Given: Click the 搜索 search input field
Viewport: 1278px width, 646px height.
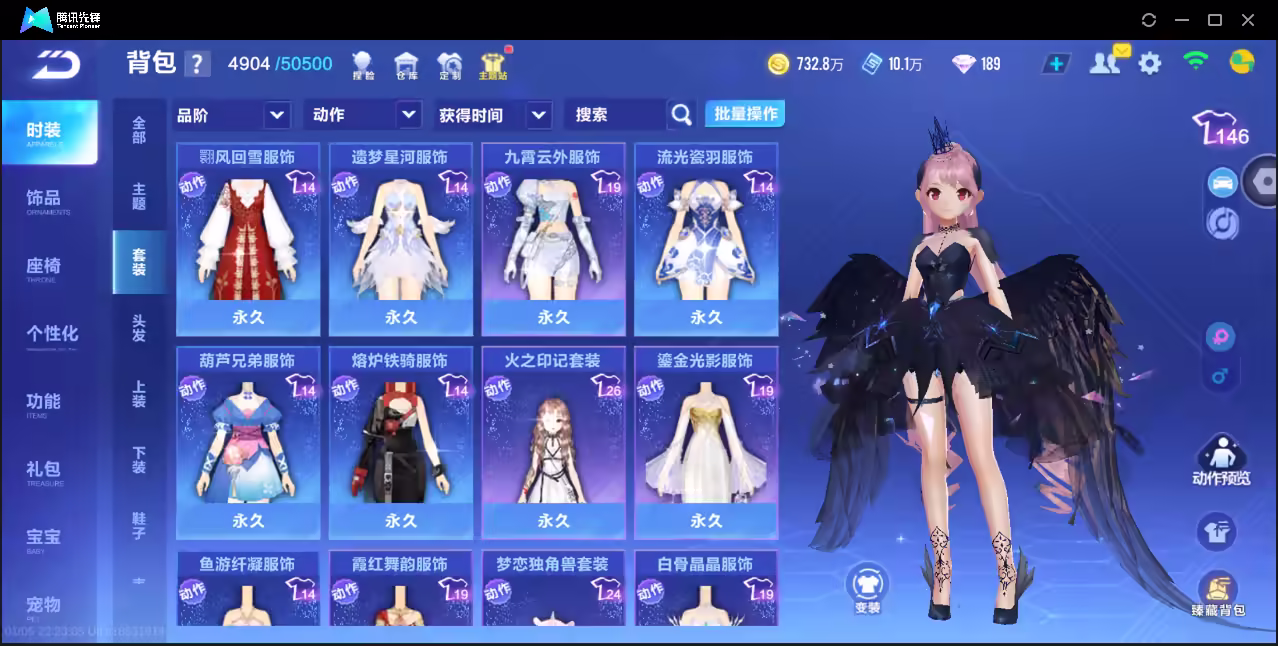Looking at the screenshot, I should [615, 115].
